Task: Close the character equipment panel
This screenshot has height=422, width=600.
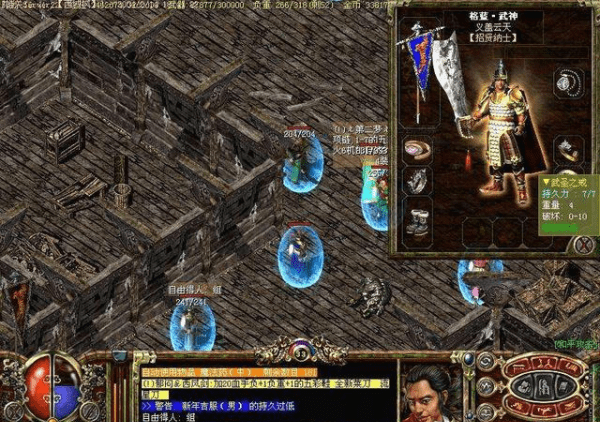Action: click(x=583, y=243)
